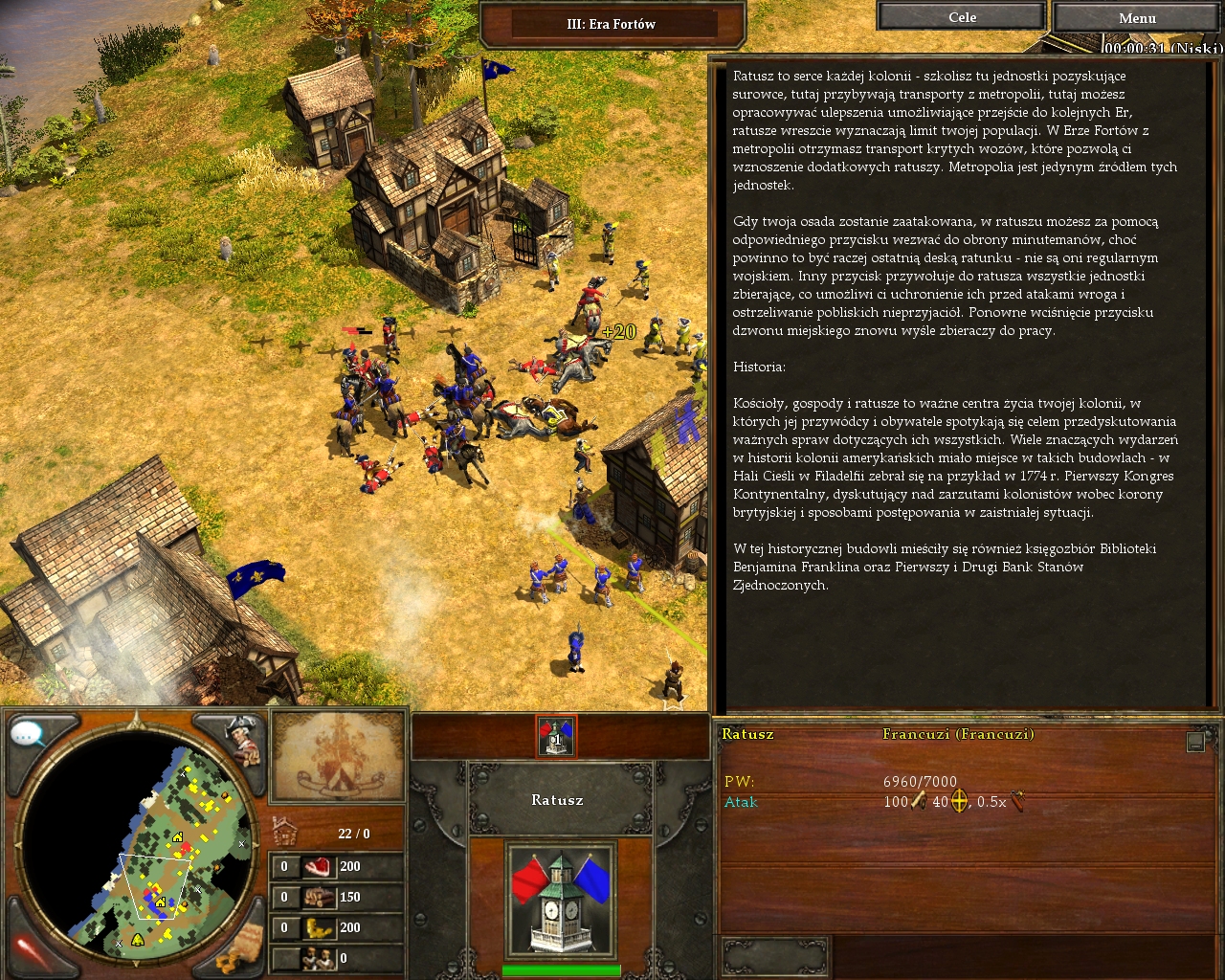Viewport: 1225px width, 980px height.
Task: Click the officer portrait beside the minimap
Action: pos(242,739)
